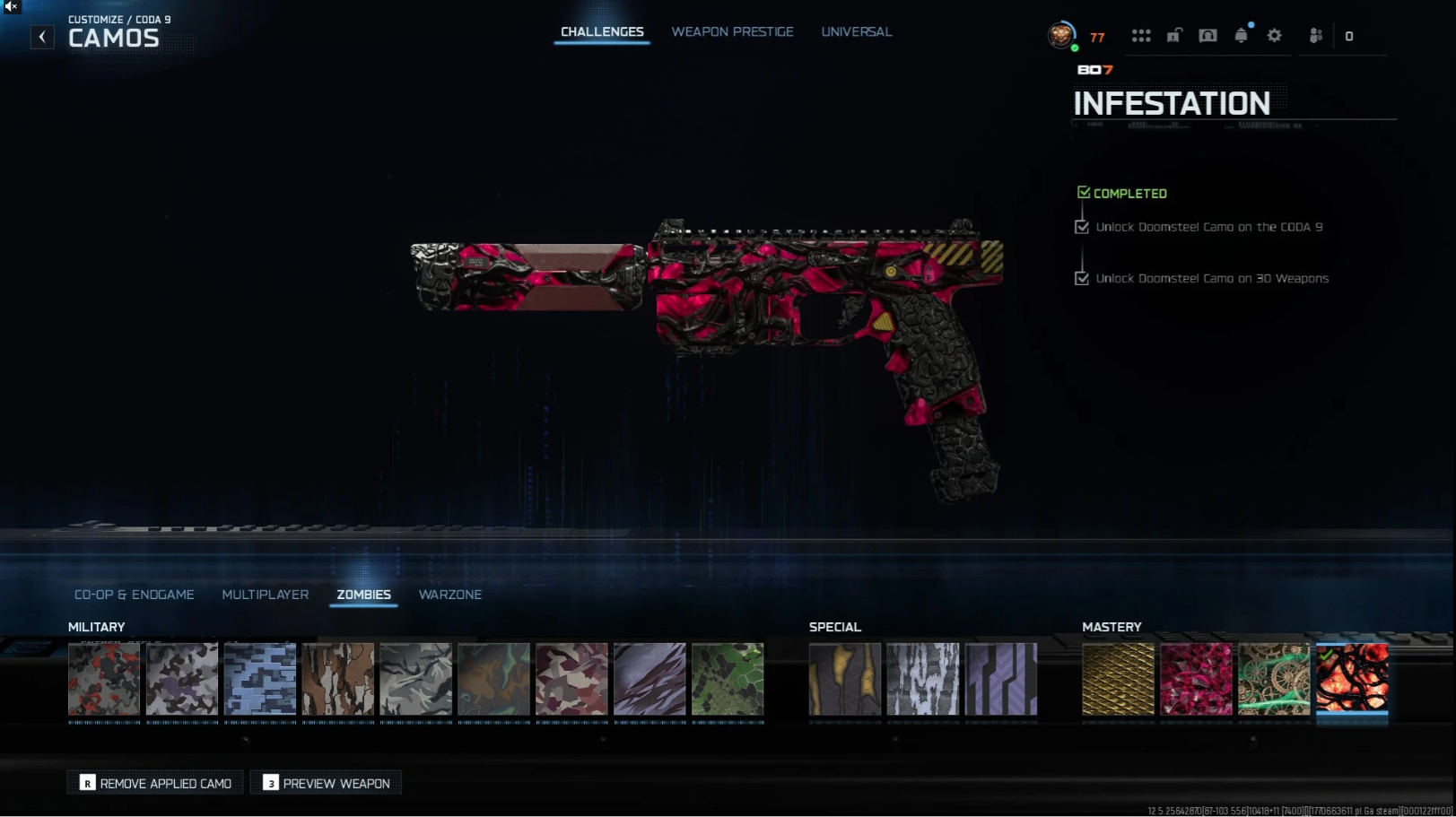Go back using the arrow button
Screen dimensions: 1456x817
[x=42, y=37]
